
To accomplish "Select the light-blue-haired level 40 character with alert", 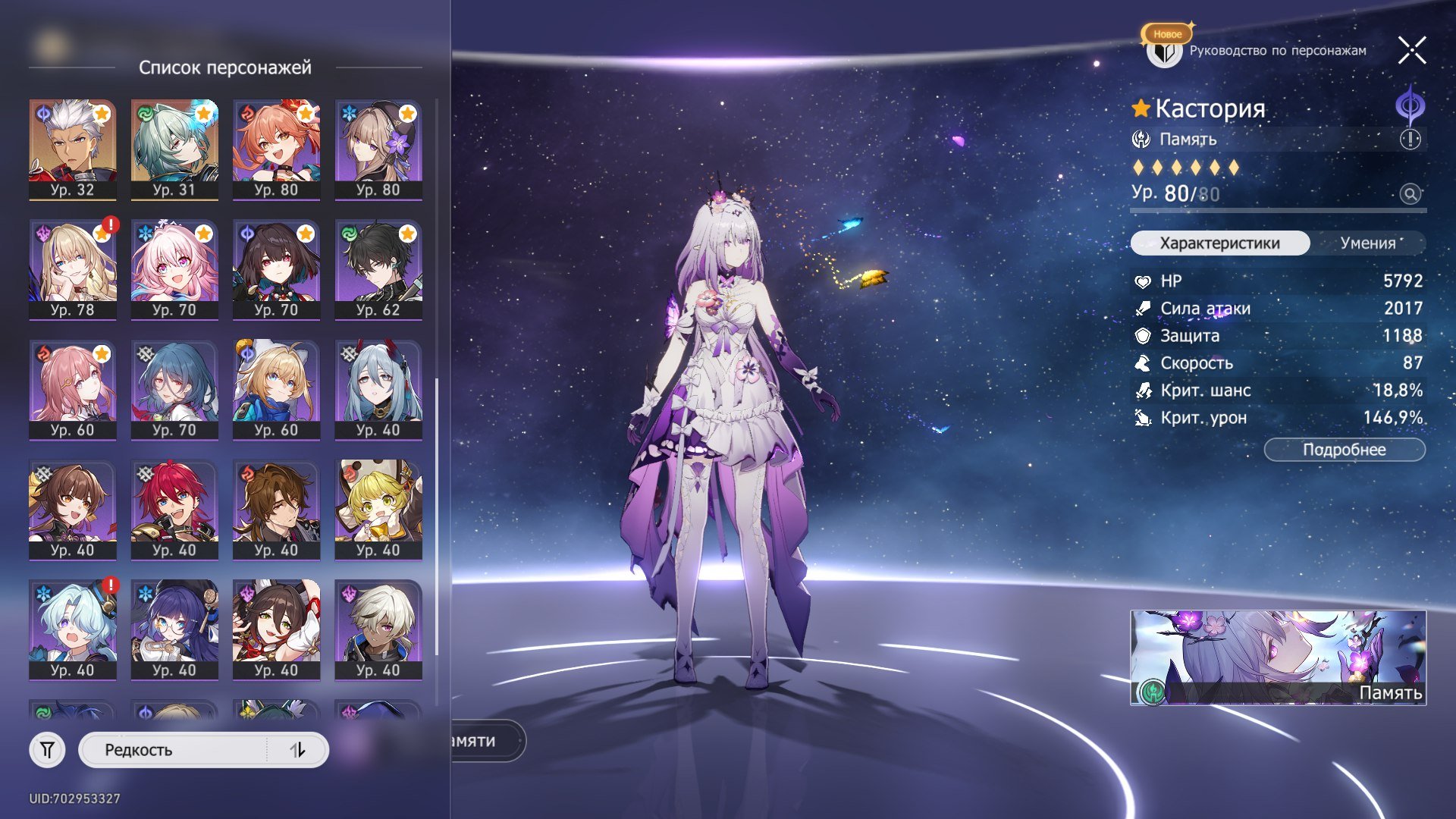I will 73,629.
